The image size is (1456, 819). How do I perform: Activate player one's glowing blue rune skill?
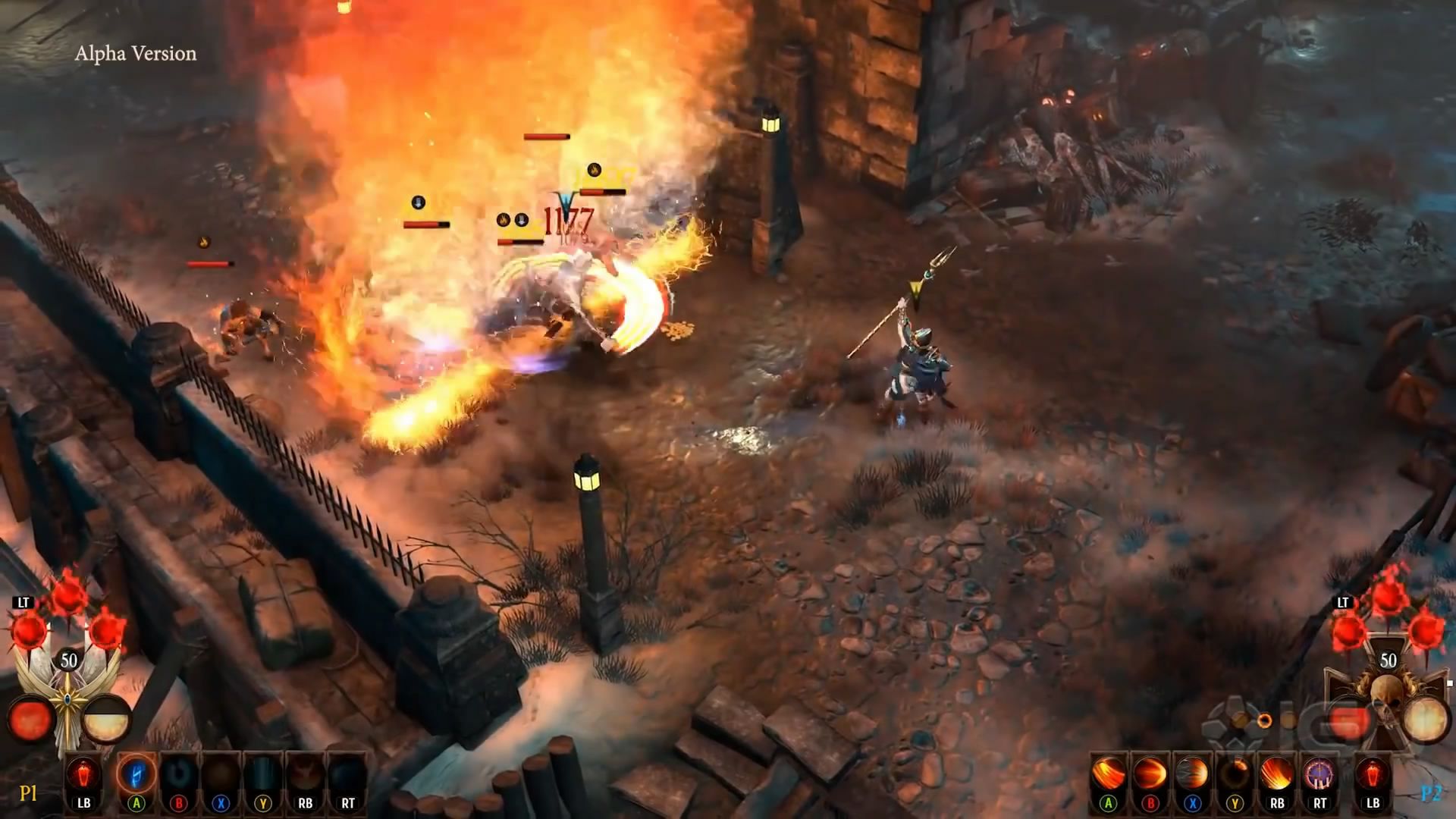tap(136, 775)
